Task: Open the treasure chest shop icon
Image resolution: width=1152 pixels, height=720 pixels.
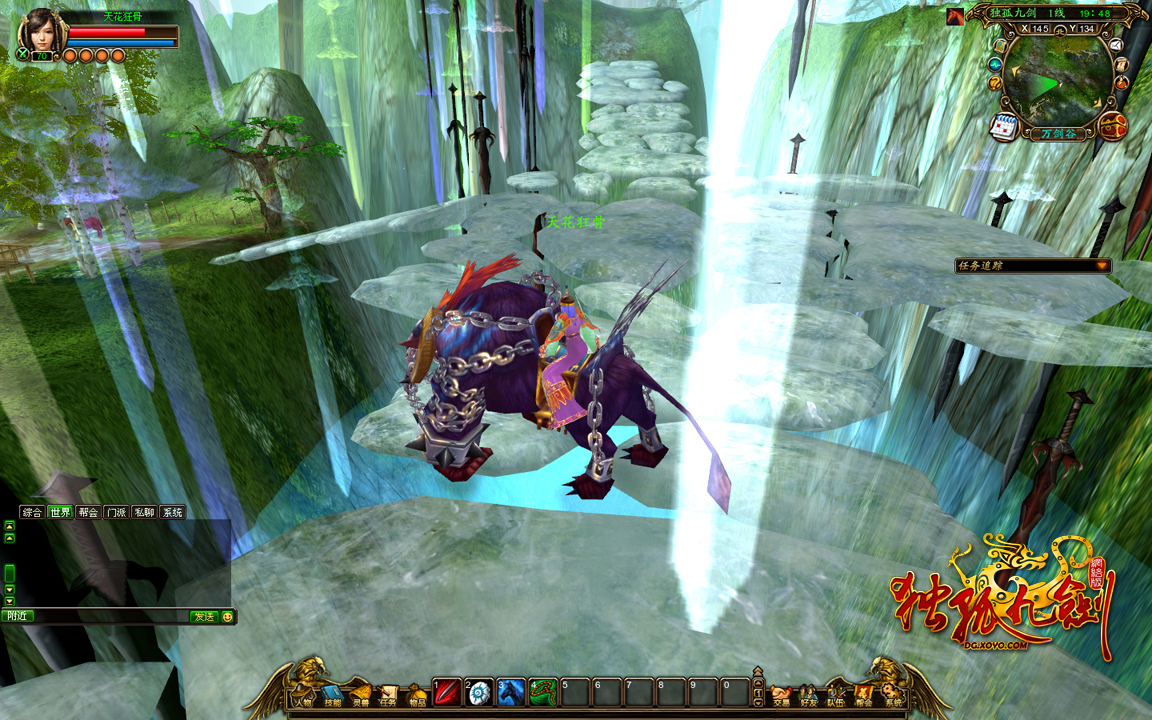Action: pos(1112,125)
